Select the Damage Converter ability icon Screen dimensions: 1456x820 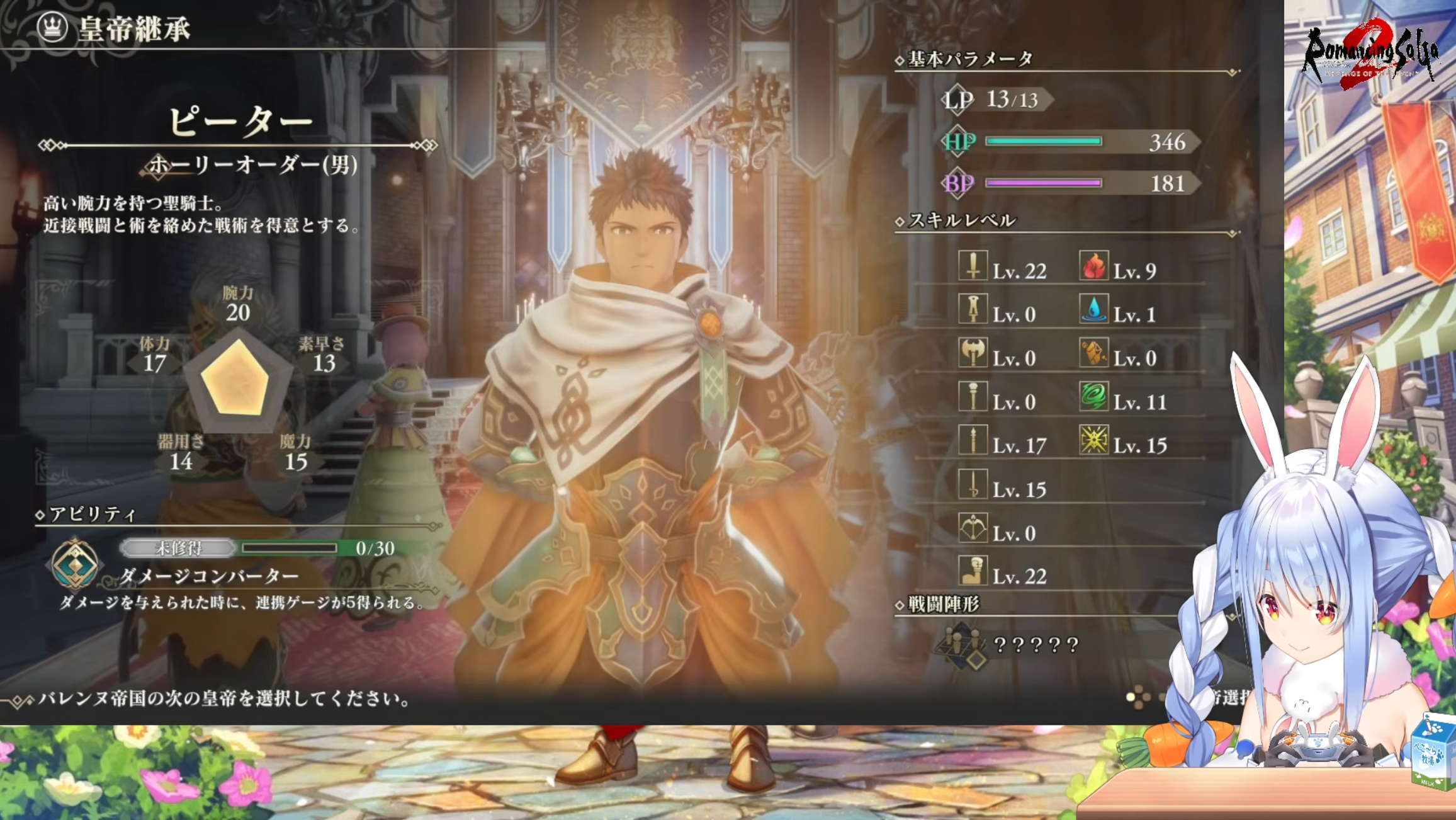(x=75, y=564)
